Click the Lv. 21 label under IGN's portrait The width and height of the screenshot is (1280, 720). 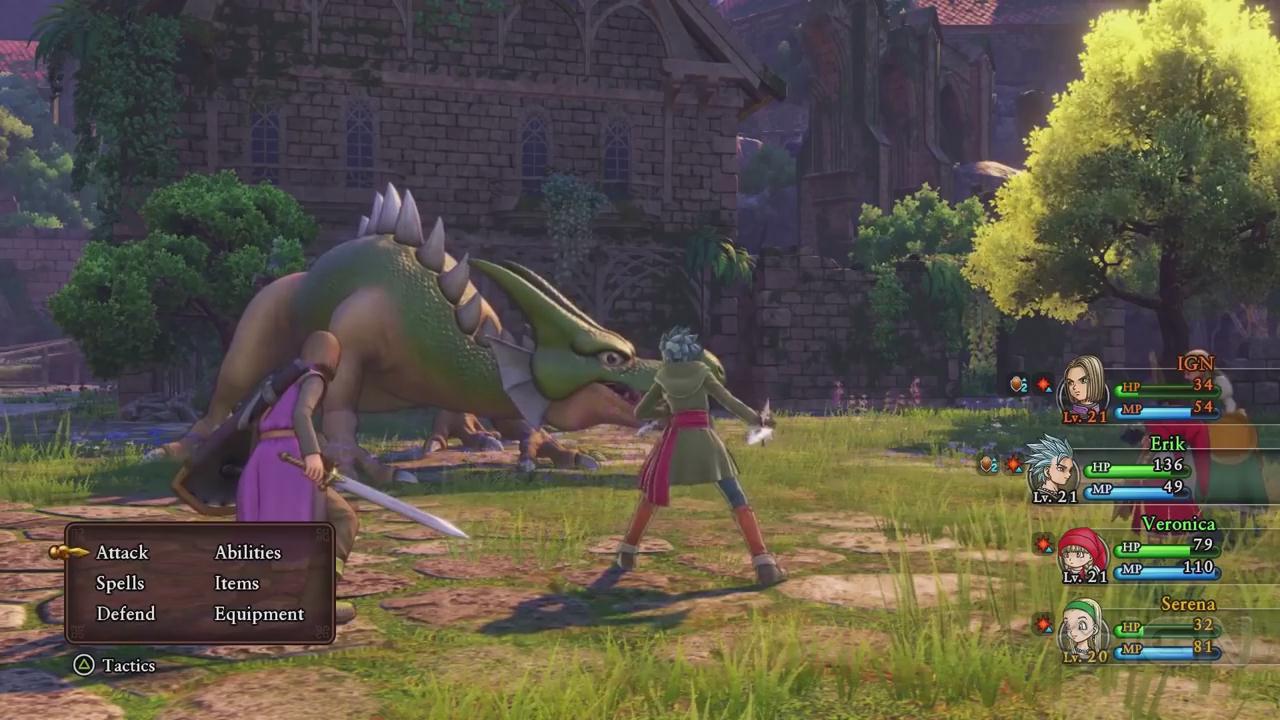click(1085, 418)
